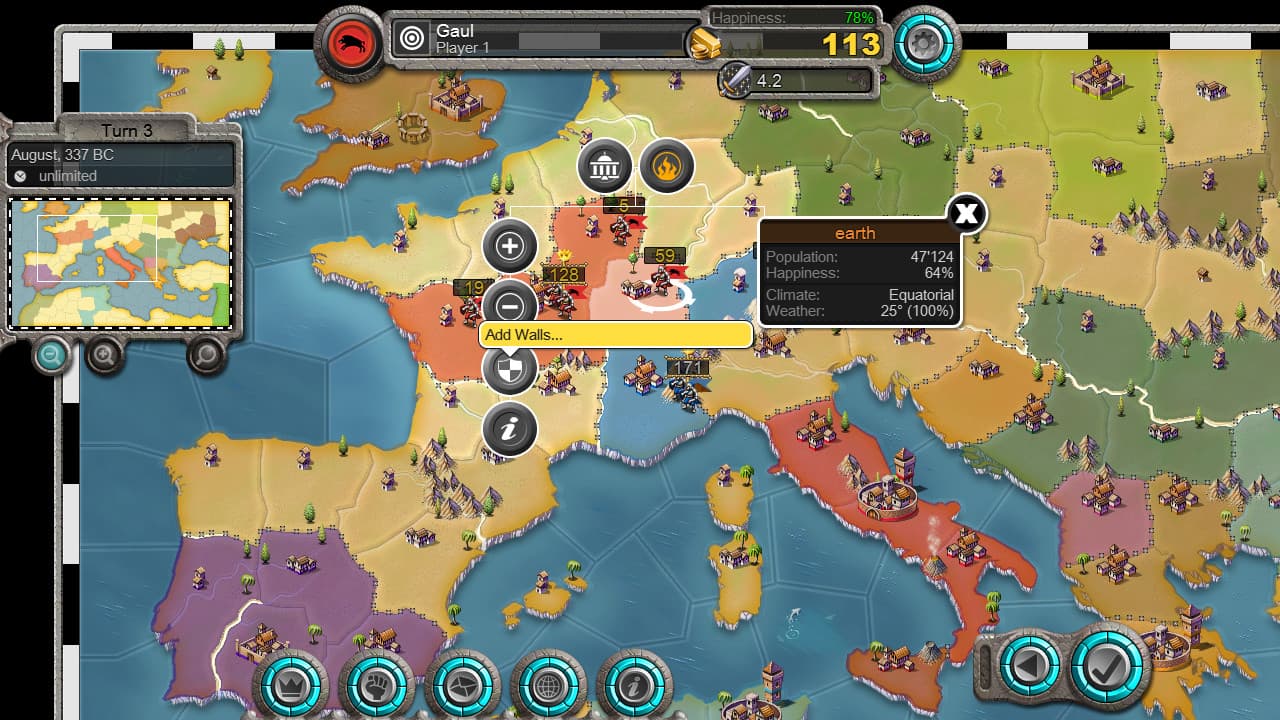Image resolution: width=1280 pixels, height=720 pixels.
Task: Click the flame icon near the capital
Action: coord(668,166)
